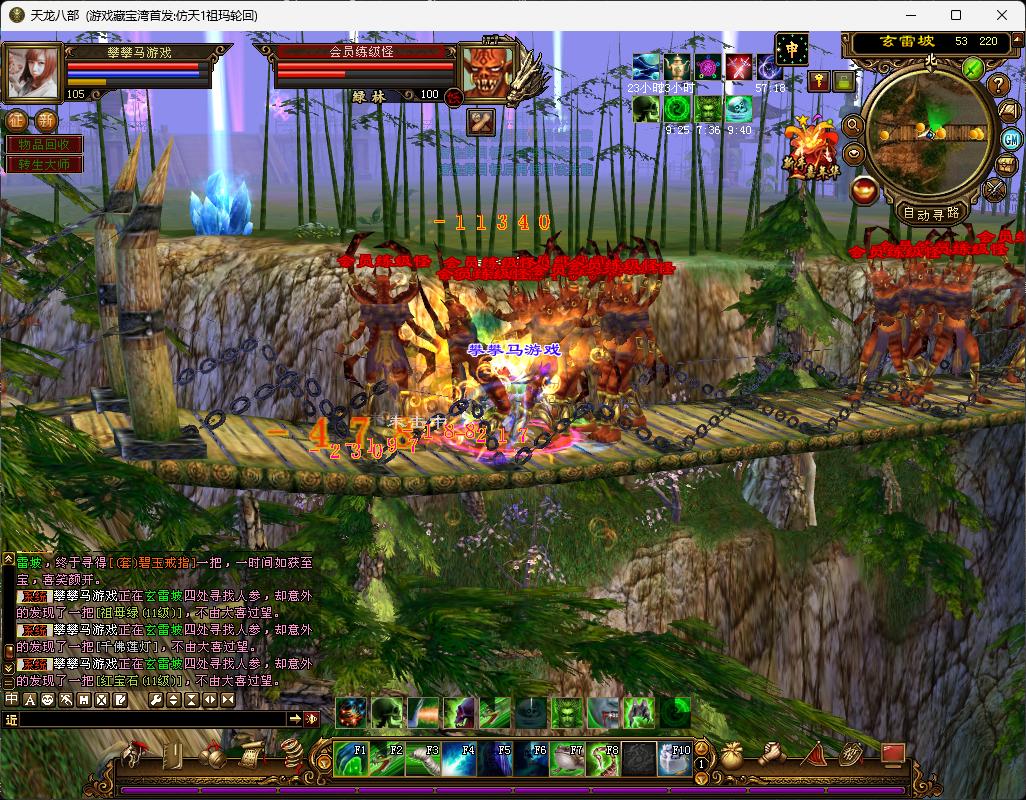Viewport: 1026px width, 800px height.
Task: Open the 物品回收 item recycle panel
Action: 43,145
